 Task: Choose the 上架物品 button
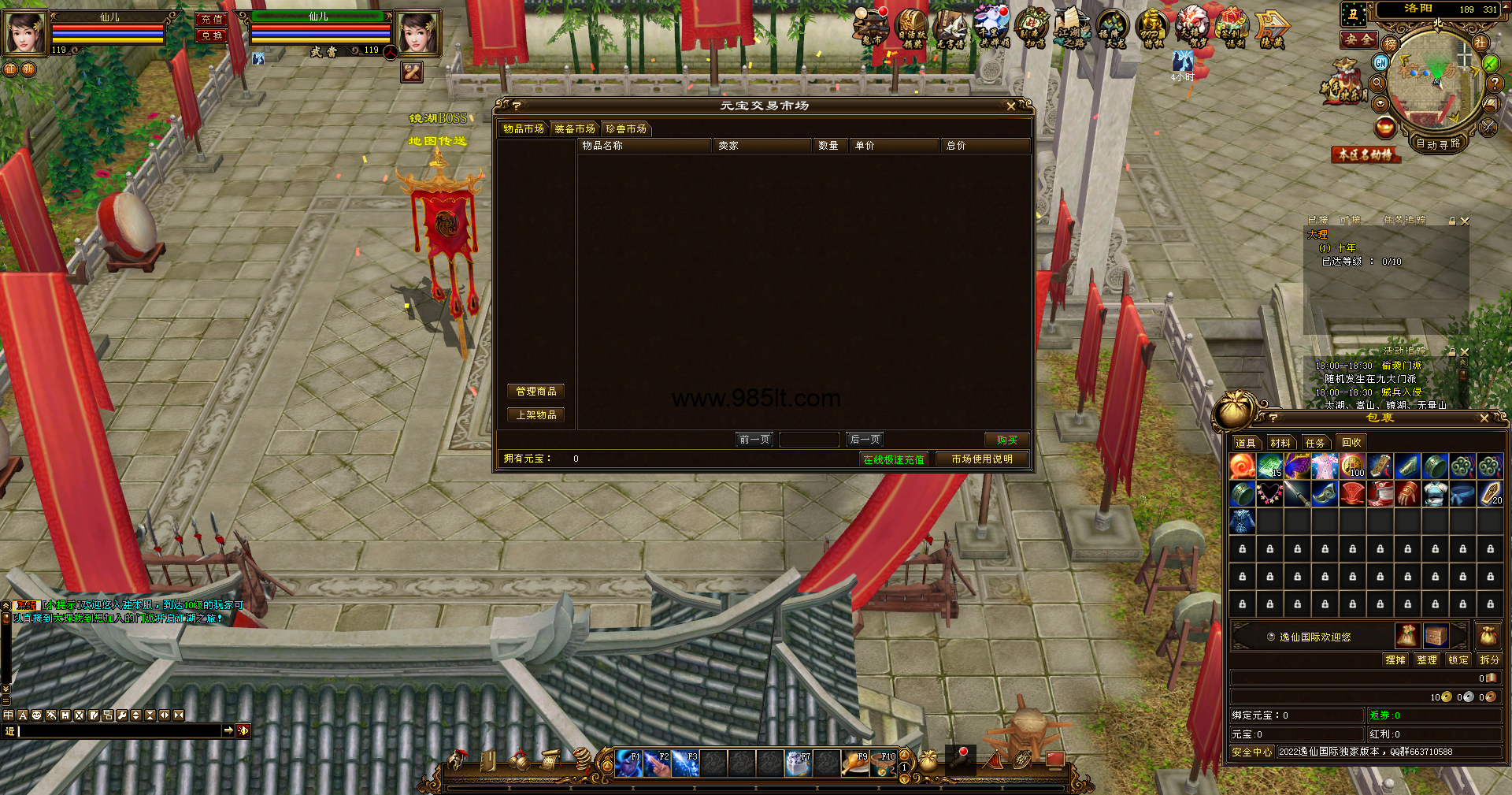click(x=535, y=415)
